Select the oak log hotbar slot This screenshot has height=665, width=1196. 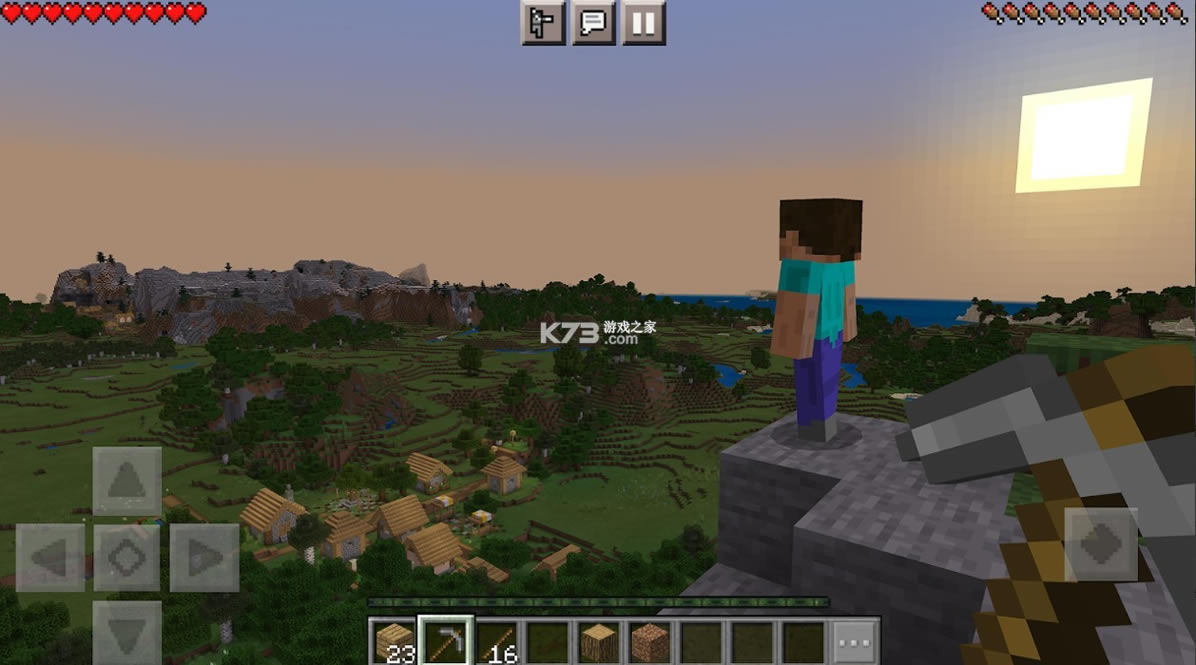[599, 641]
